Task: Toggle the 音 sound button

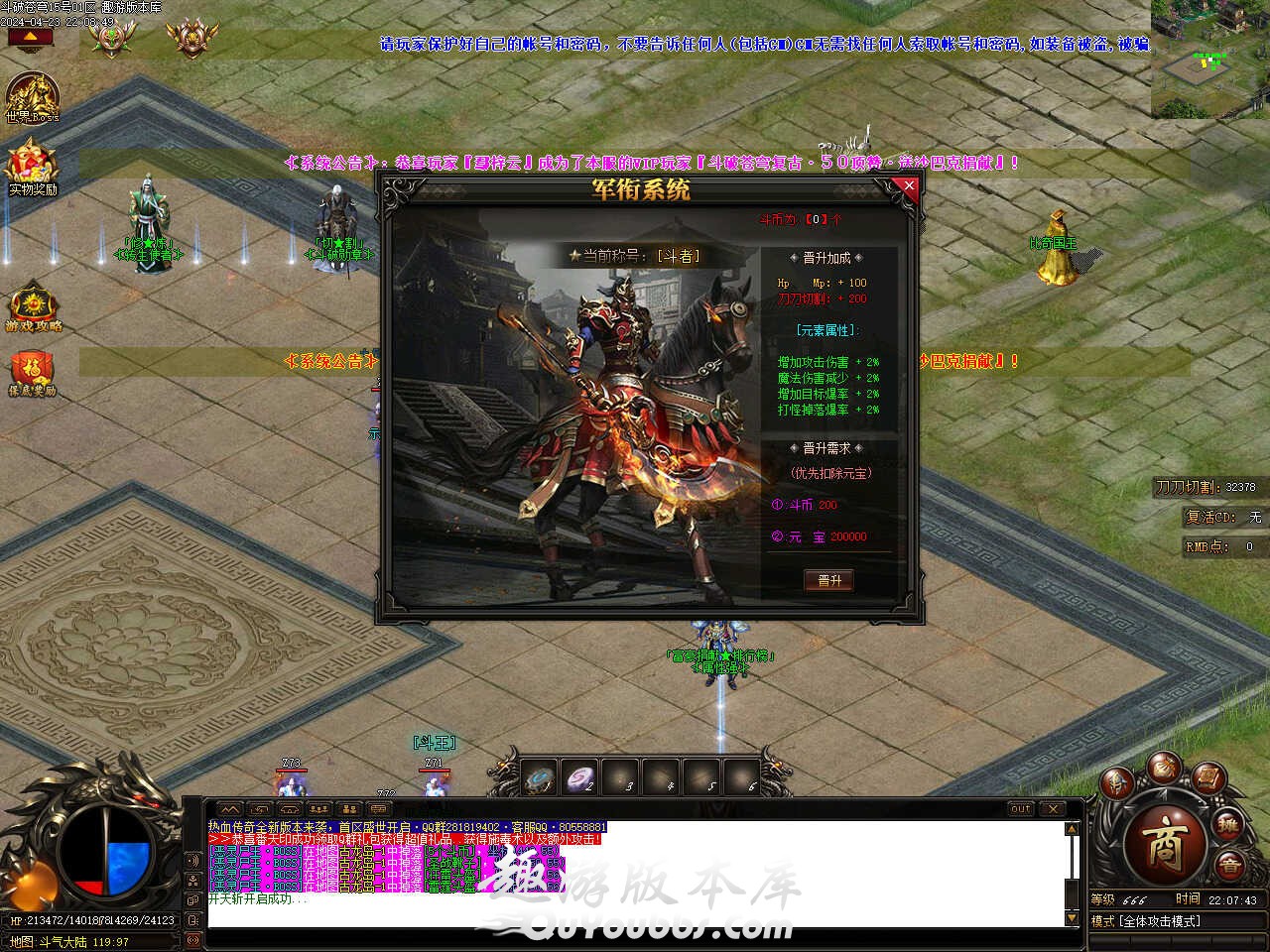Action: (x=1229, y=865)
